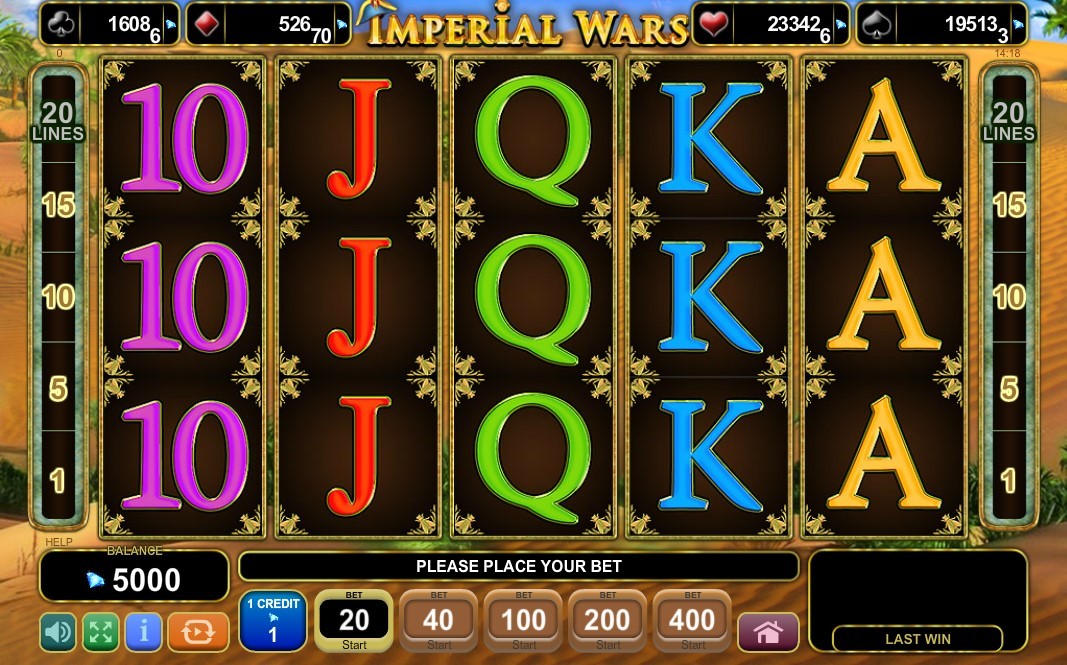Switch to fullscreen with the green arrows button
The height and width of the screenshot is (665, 1067).
tap(100, 631)
